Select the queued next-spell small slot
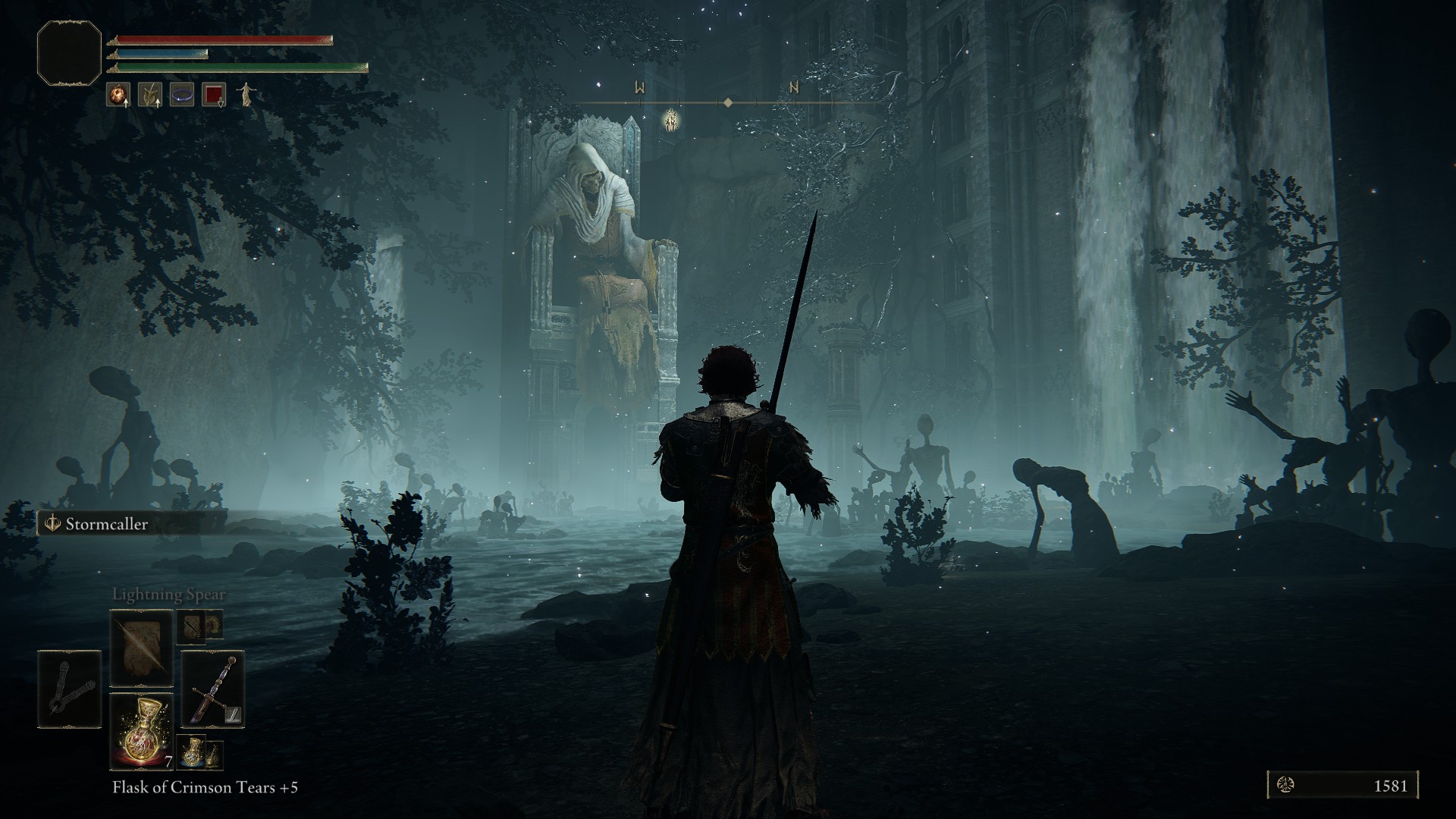 click(193, 625)
